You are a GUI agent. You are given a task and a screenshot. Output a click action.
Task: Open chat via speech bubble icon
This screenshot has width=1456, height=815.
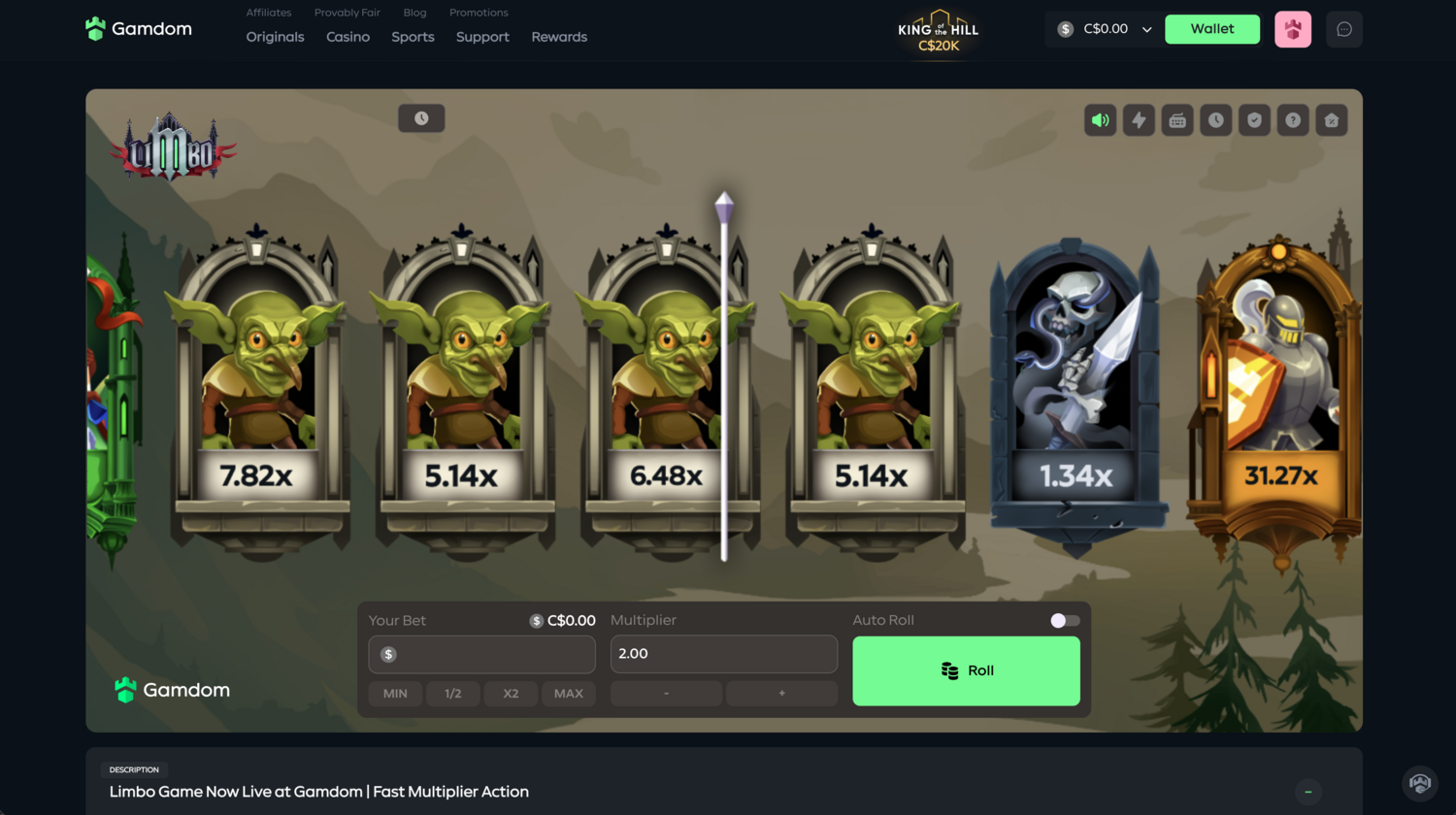(1343, 29)
